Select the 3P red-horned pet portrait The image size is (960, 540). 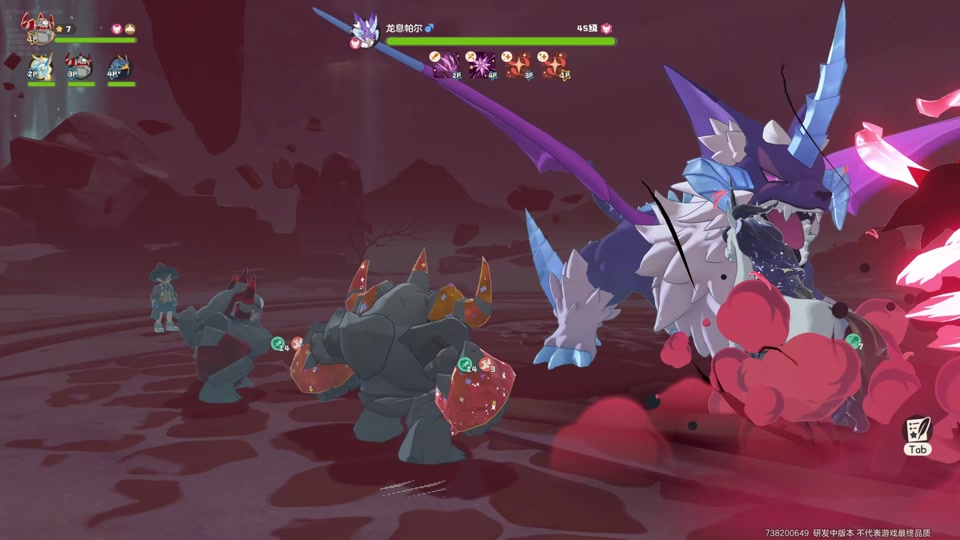80,67
